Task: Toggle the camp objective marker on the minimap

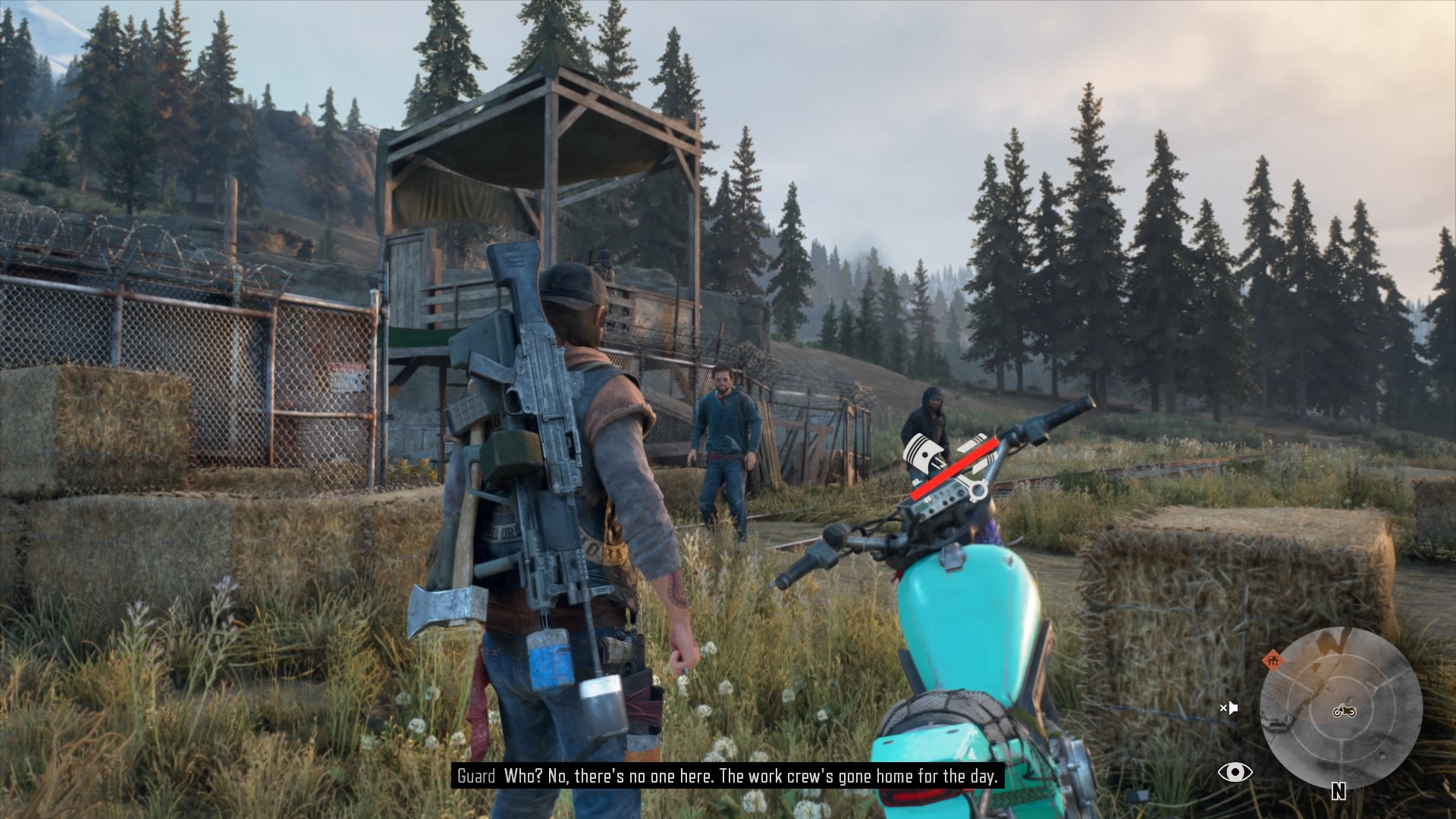Action: (x=1272, y=661)
